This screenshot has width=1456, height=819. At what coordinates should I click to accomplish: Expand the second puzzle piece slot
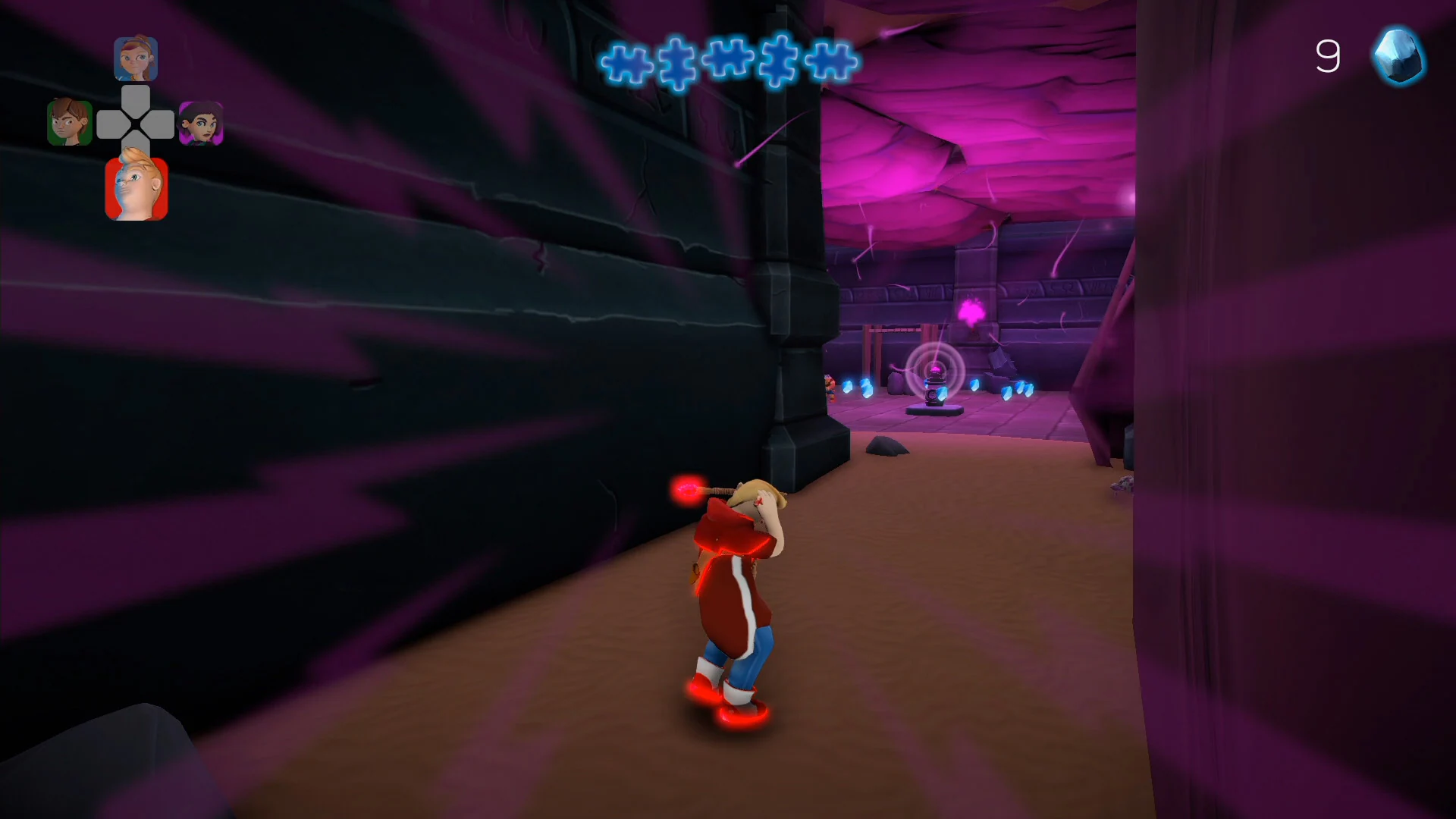tap(679, 64)
